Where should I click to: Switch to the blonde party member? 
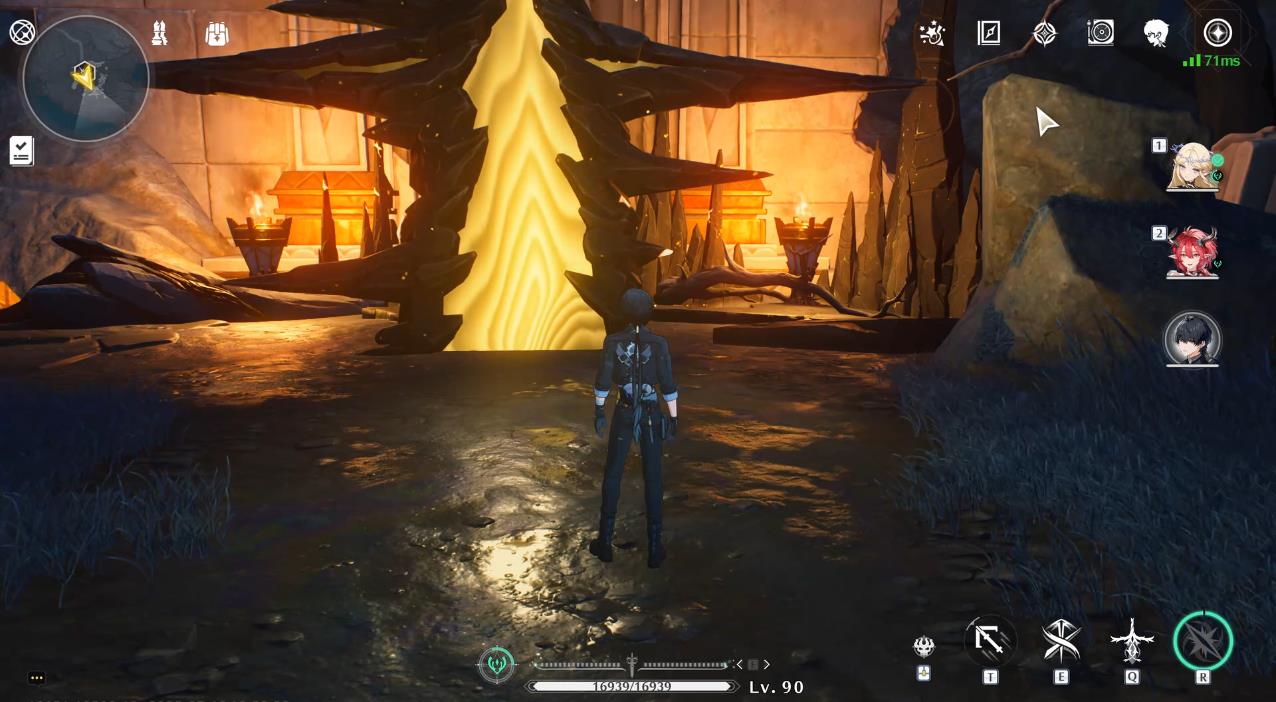tap(1192, 166)
